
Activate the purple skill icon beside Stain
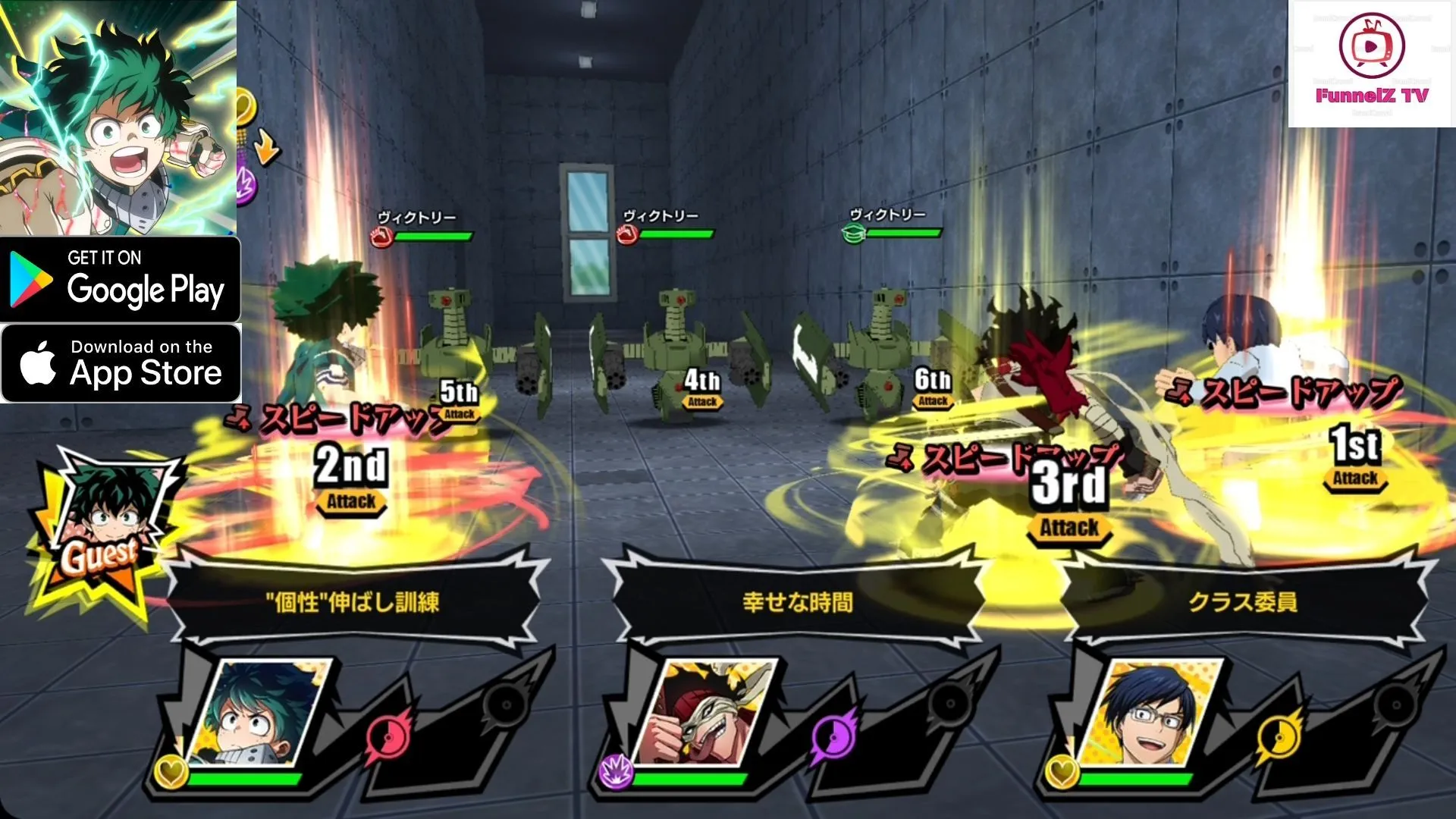pyautogui.click(x=834, y=736)
